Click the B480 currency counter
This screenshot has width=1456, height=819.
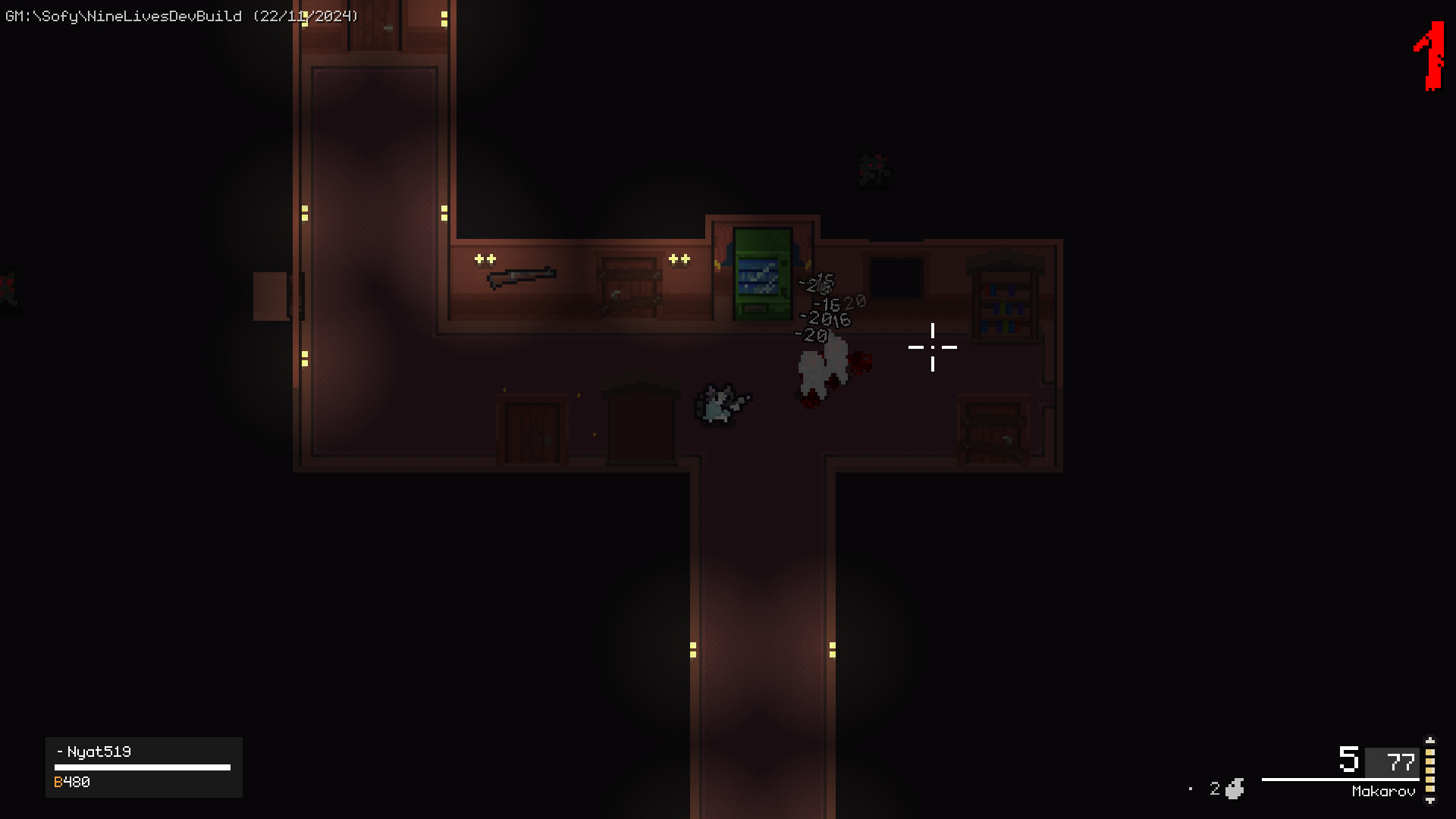[74, 781]
